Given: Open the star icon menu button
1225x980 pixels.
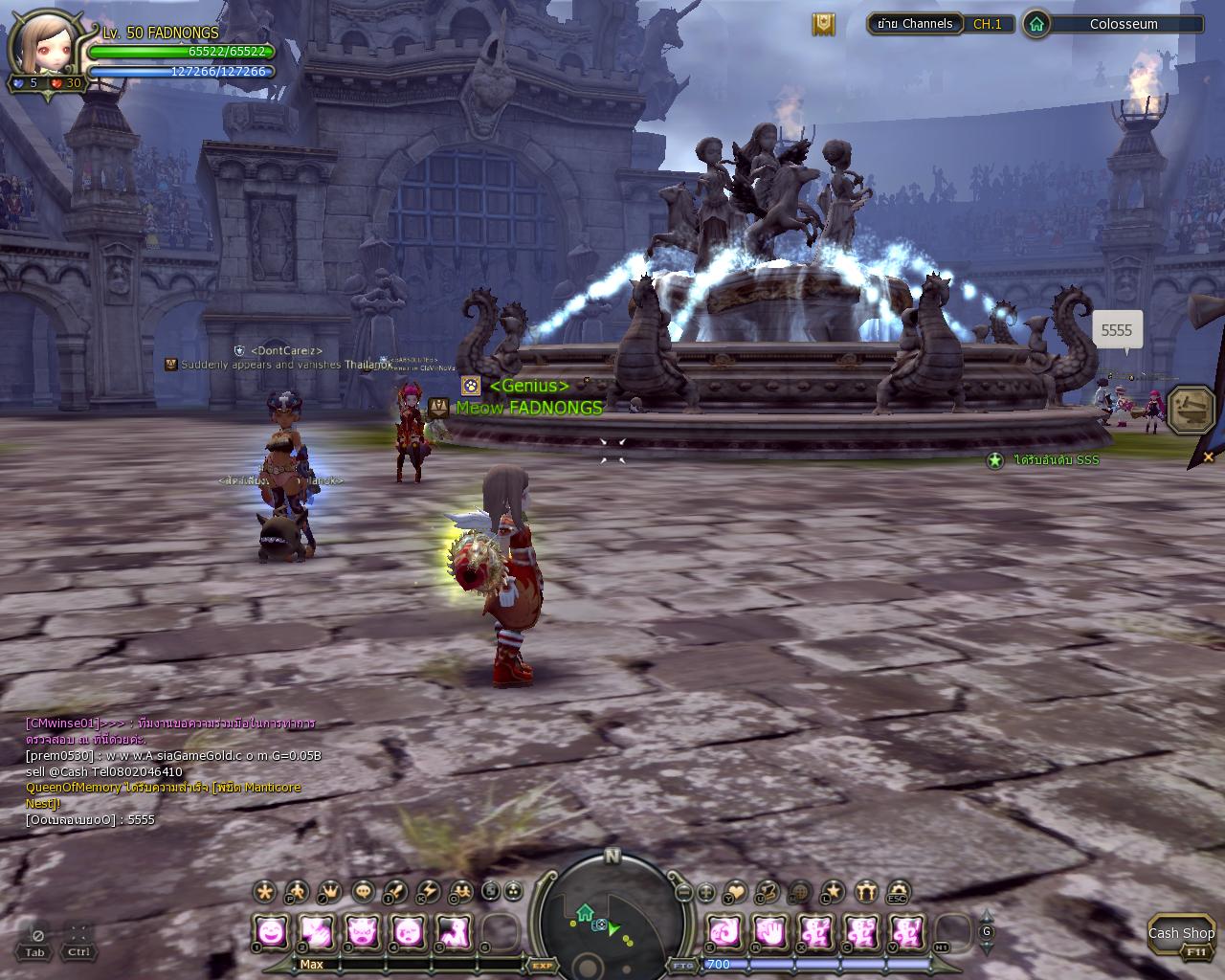Looking at the screenshot, I should pos(833,892).
